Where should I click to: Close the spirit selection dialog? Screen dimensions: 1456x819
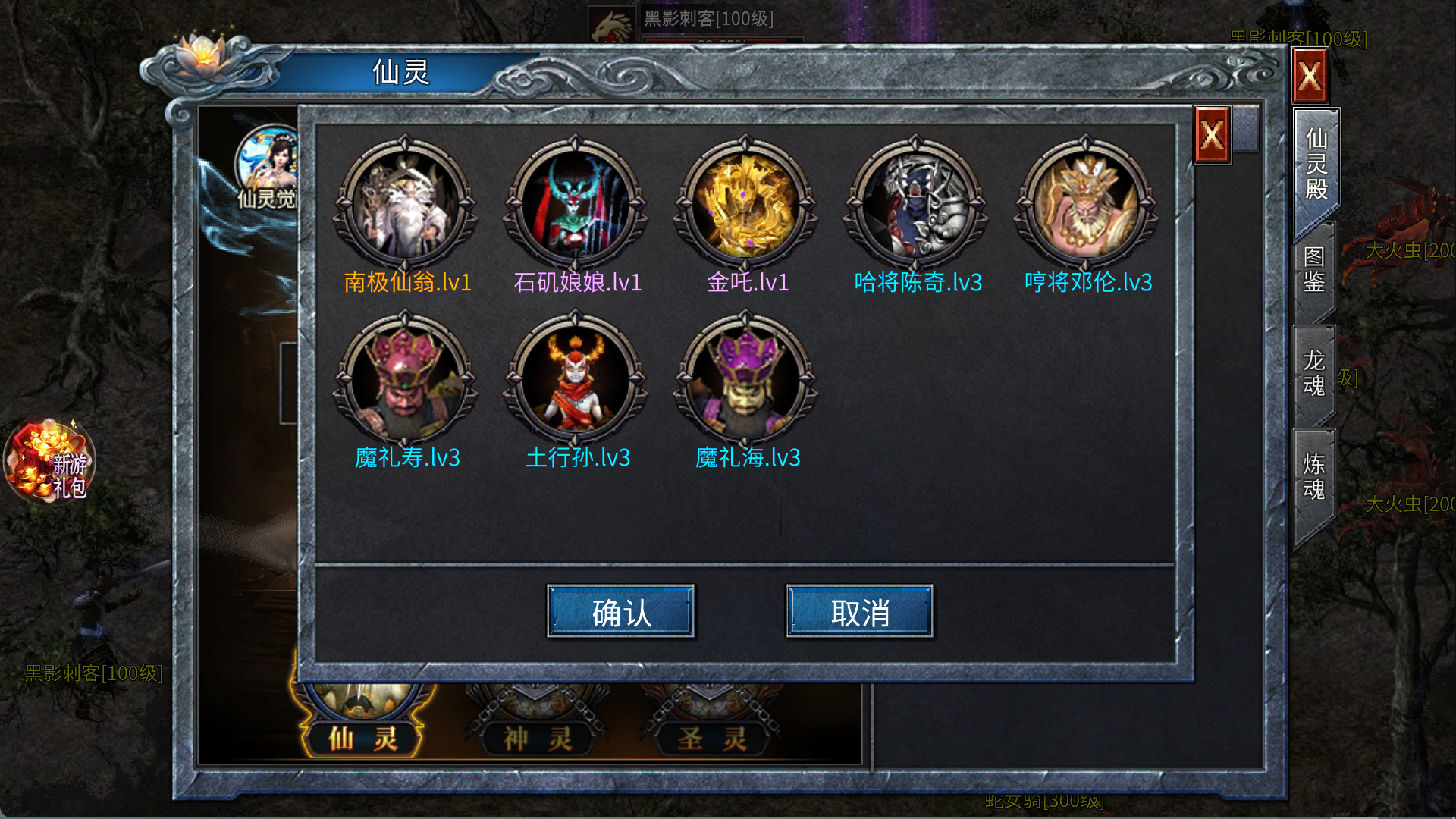(1212, 136)
